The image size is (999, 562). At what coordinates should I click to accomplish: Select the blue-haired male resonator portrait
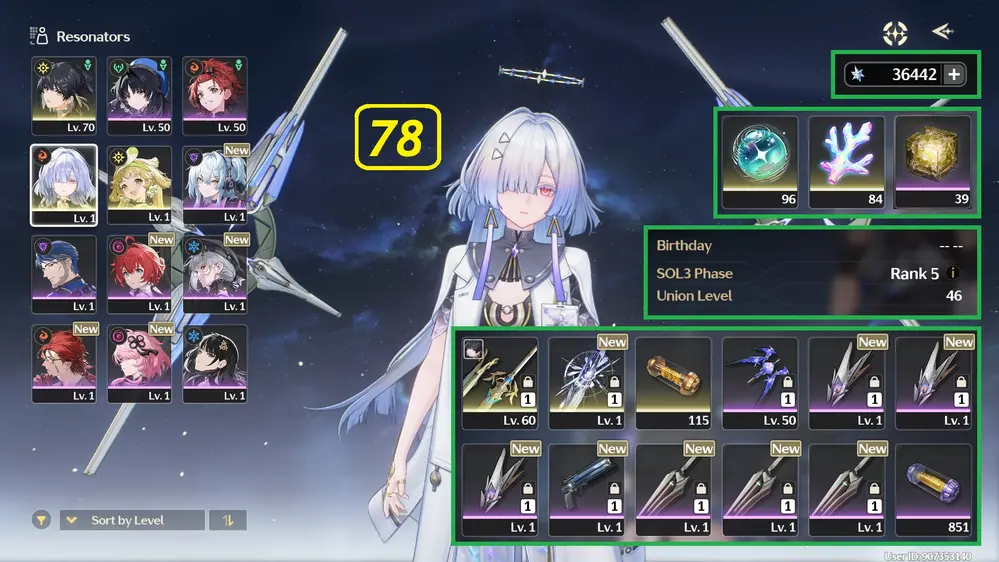tap(64, 273)
